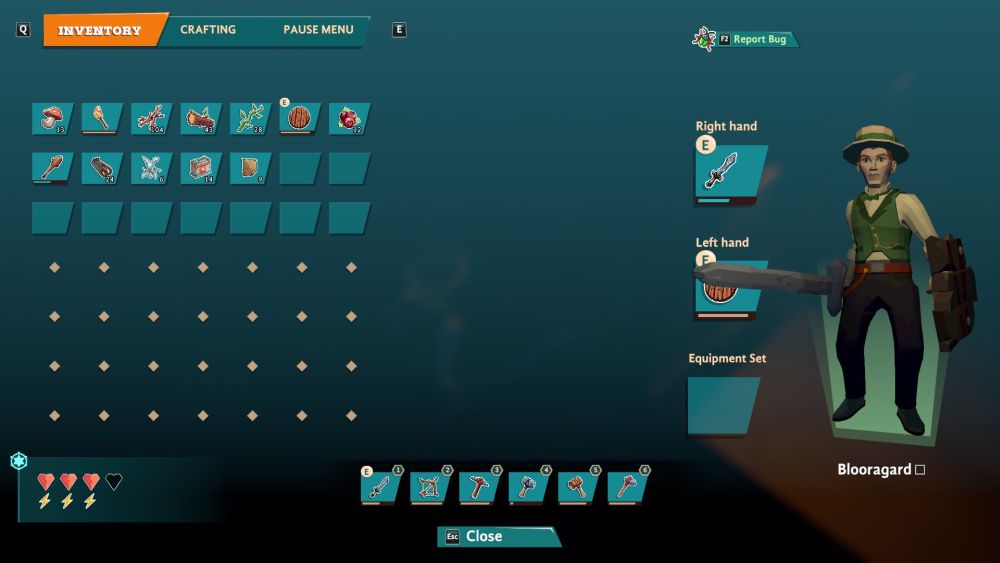Screen dimensions: 1000x563
Task: Choose the pickaxe hotbar slot
Action: pos(480,487)
